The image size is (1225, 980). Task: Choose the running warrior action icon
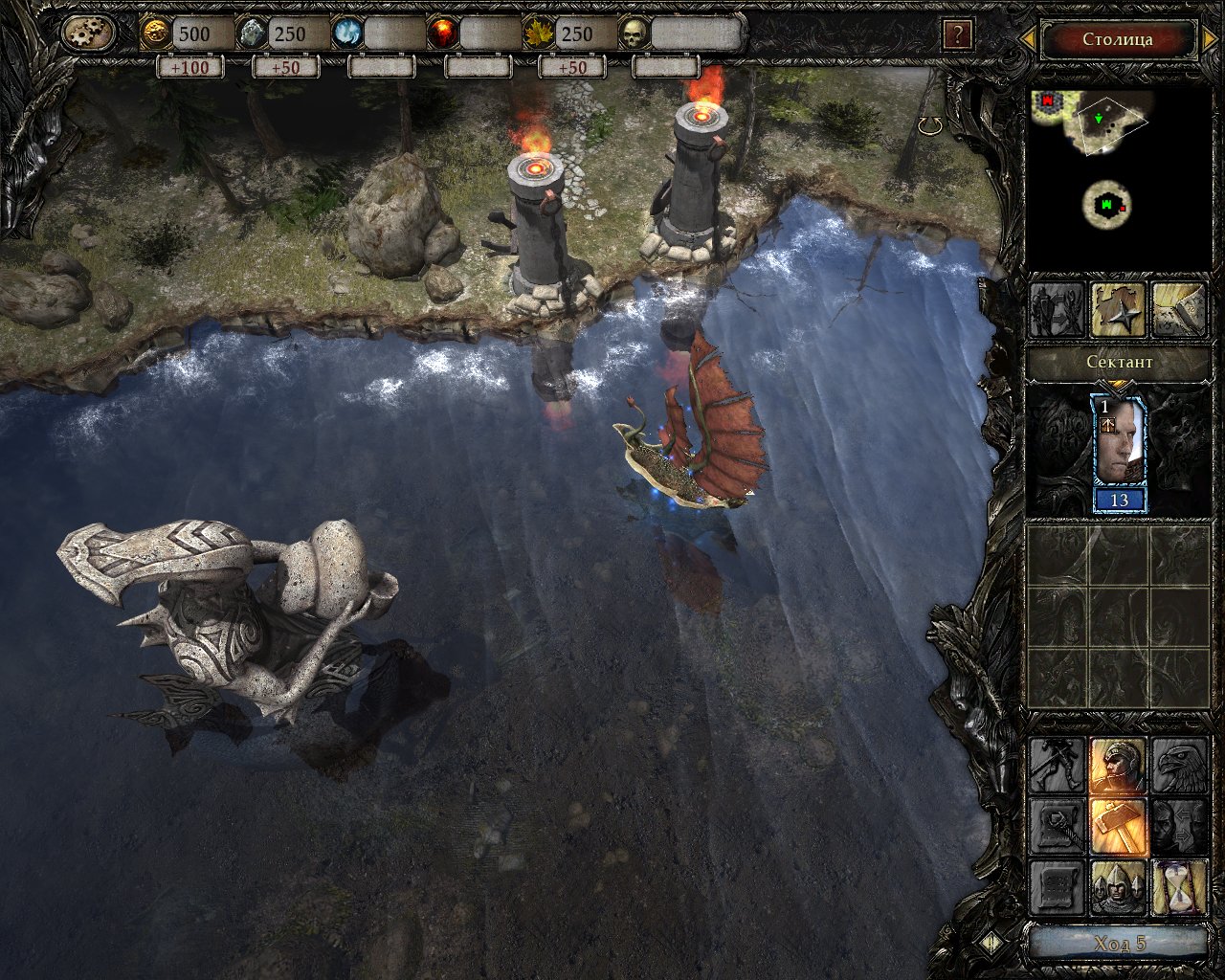tap(1057, 765)
